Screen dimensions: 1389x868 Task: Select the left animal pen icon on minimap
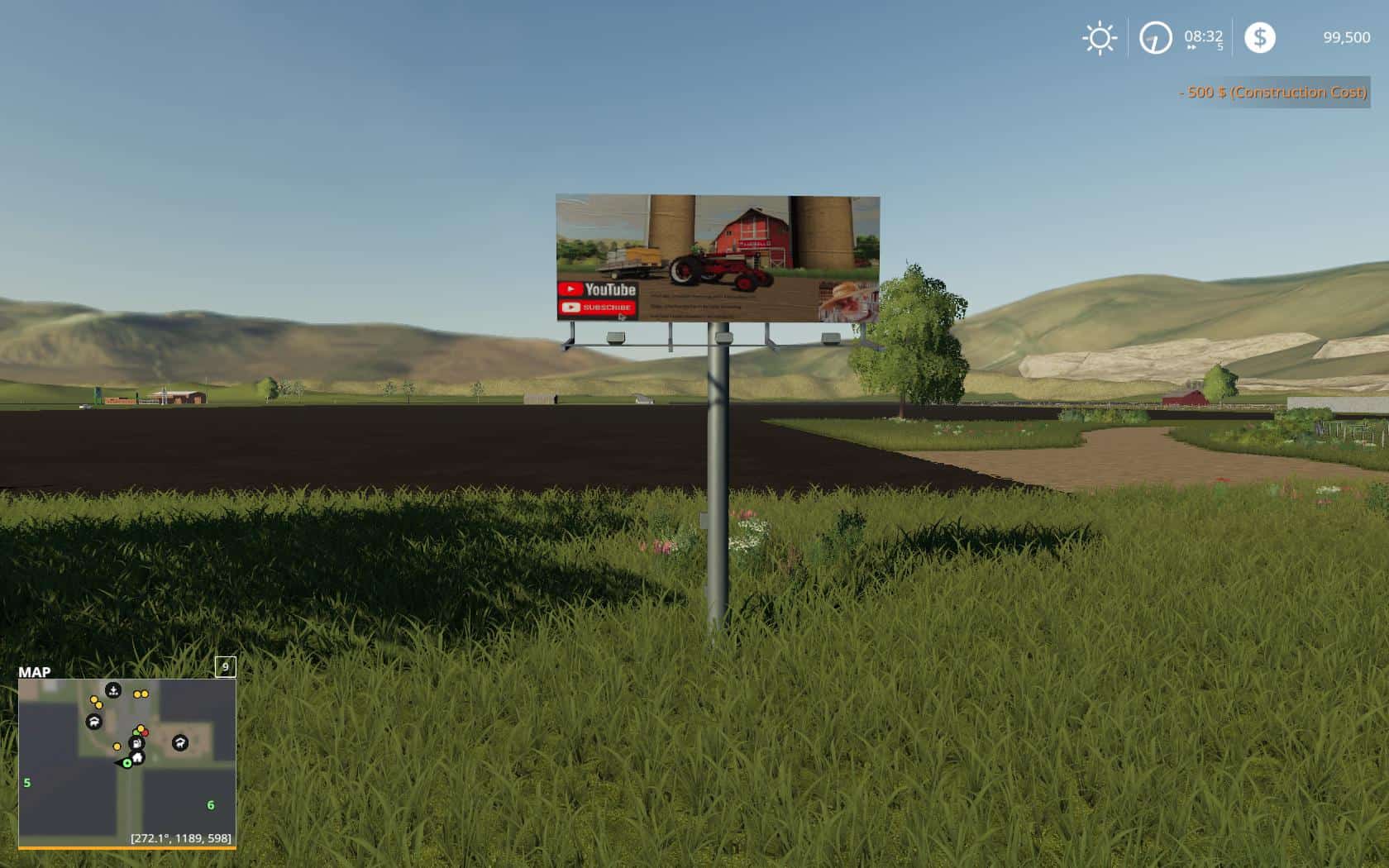click(94, 721)
